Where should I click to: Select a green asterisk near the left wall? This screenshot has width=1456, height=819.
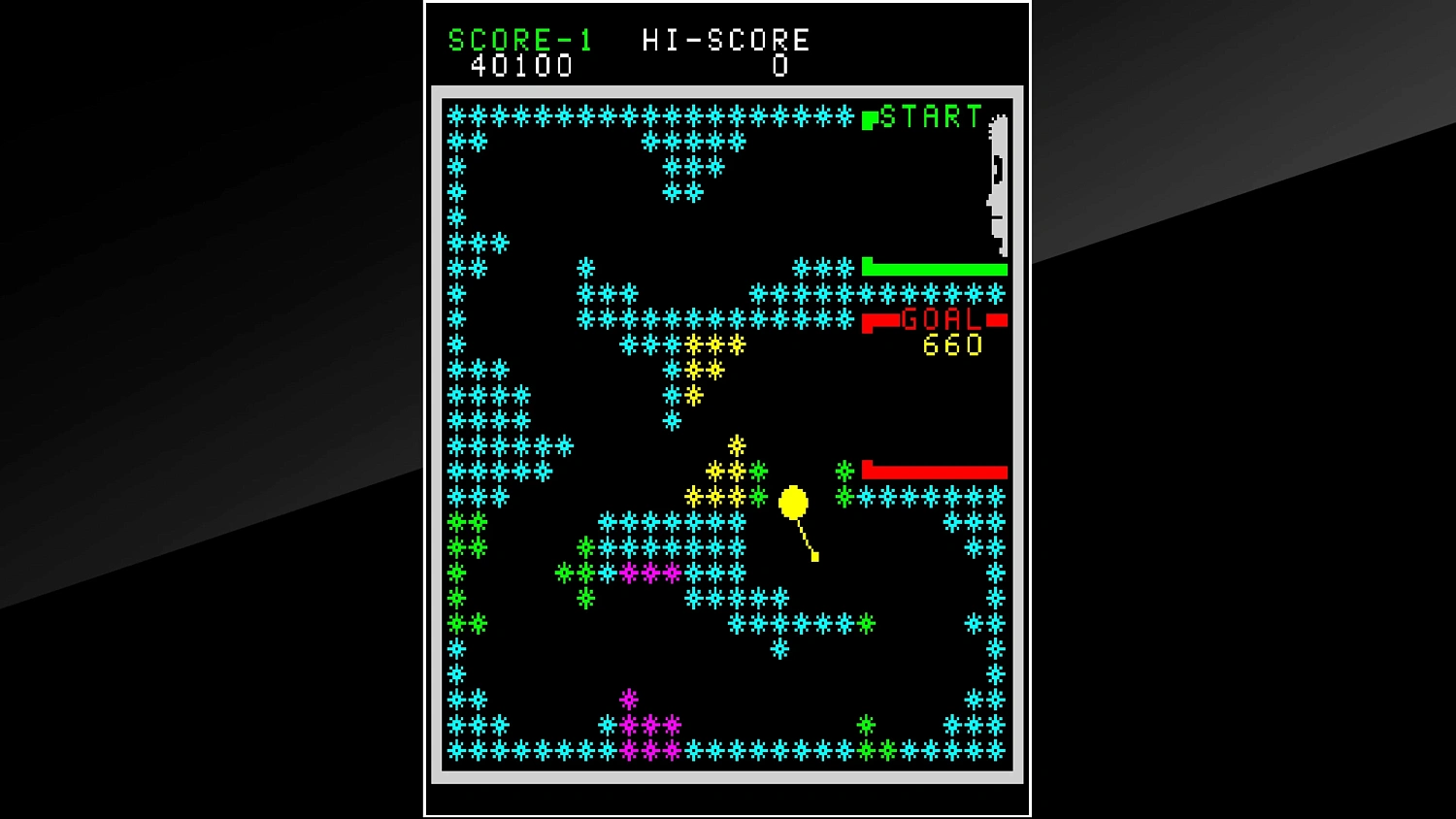click(458, 522)
